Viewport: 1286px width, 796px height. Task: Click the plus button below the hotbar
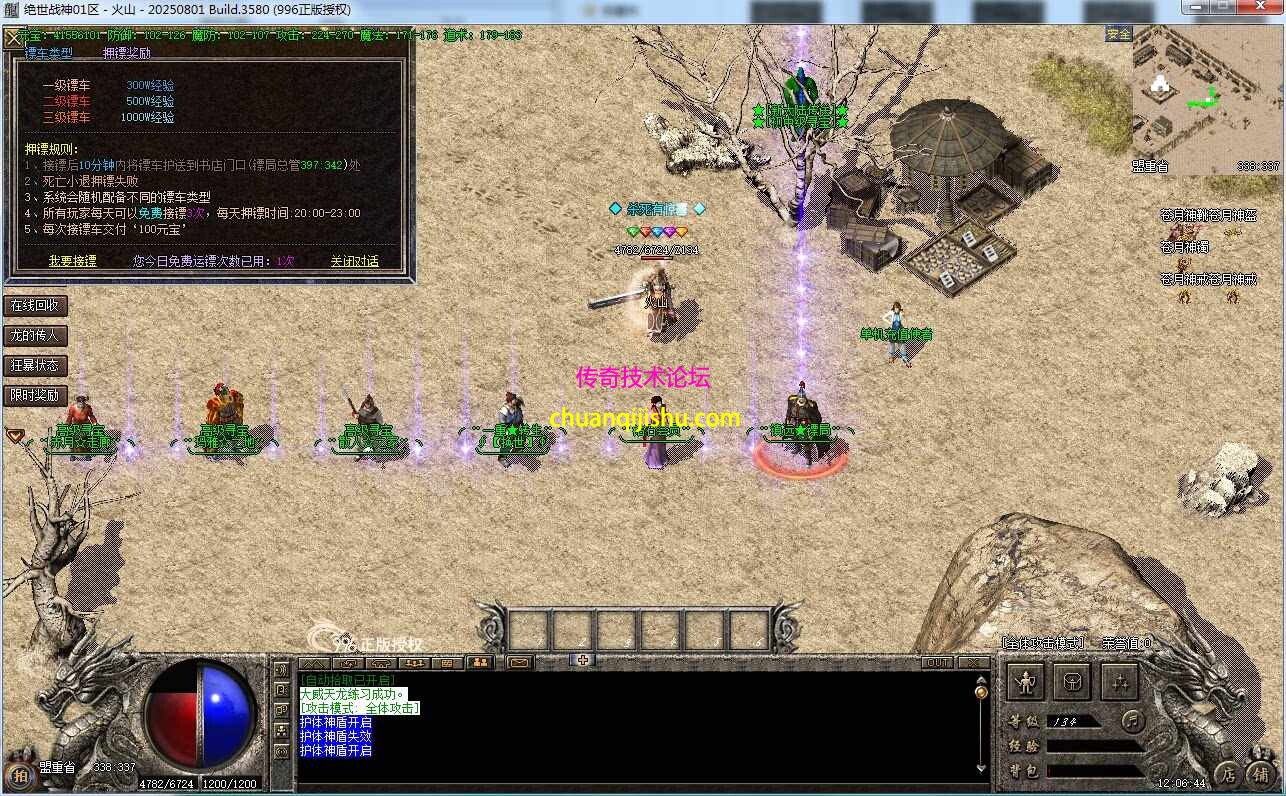point(583,659)
